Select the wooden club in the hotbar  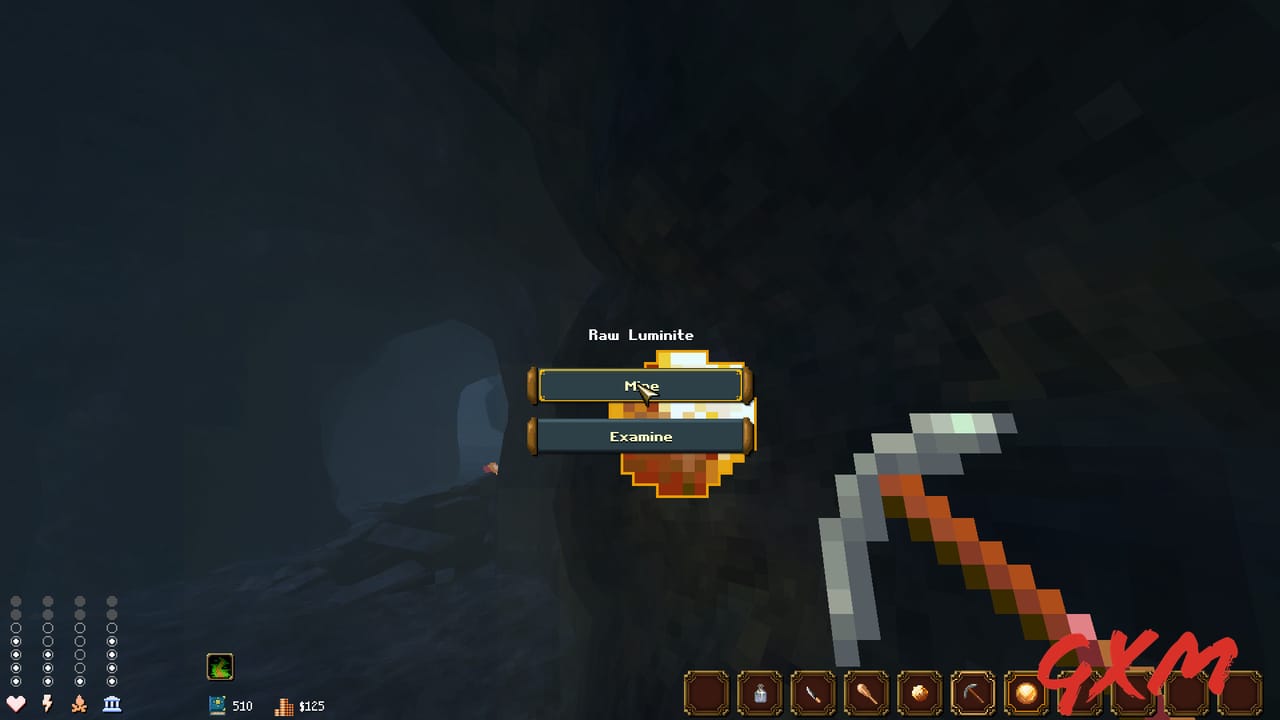click(868, 693)
